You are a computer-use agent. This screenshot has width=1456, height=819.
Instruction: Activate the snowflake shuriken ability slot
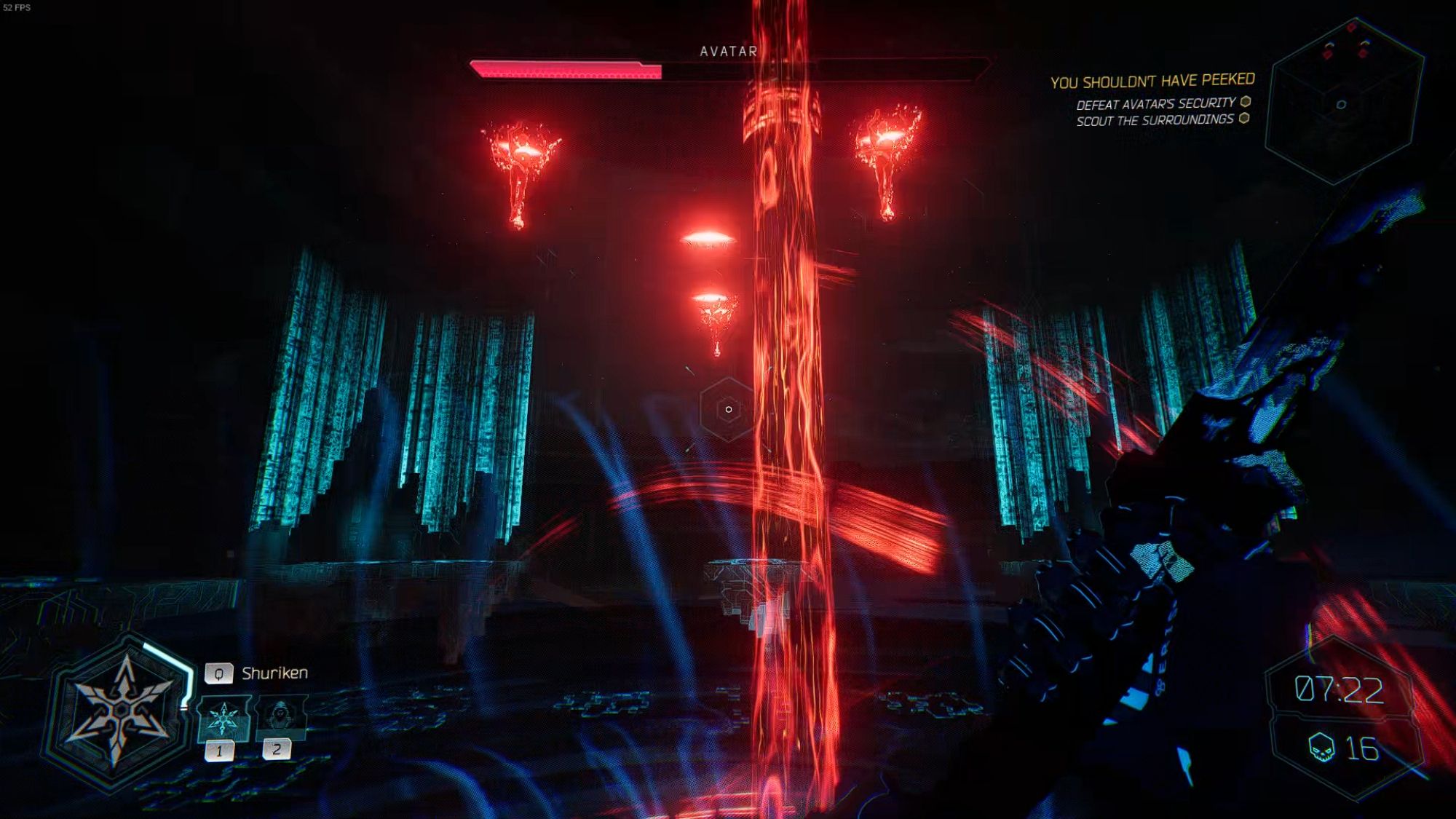coord(223,718)
